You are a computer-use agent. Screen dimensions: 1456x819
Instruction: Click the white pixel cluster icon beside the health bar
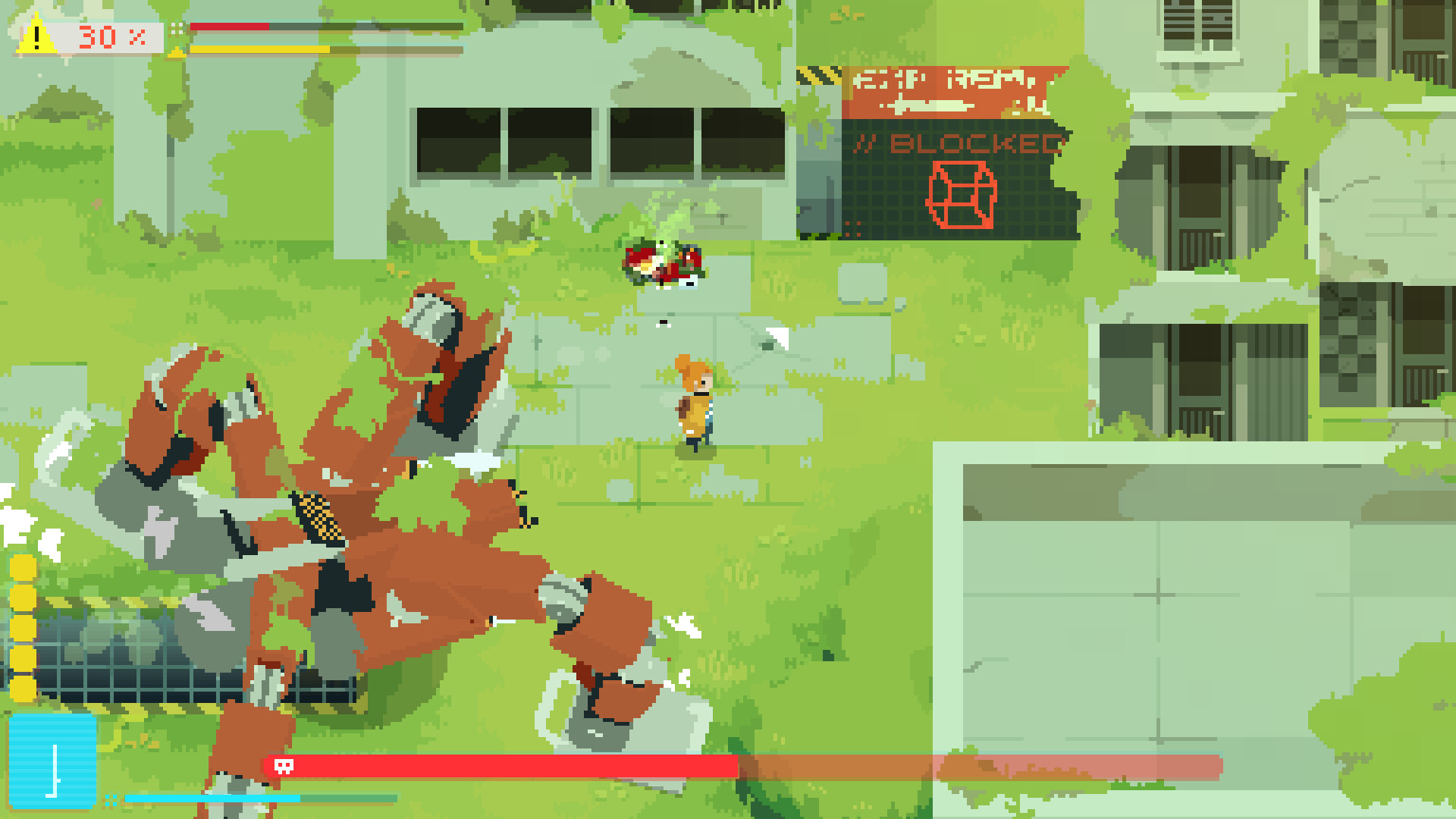pyautogui.click(x=177, y=29)
